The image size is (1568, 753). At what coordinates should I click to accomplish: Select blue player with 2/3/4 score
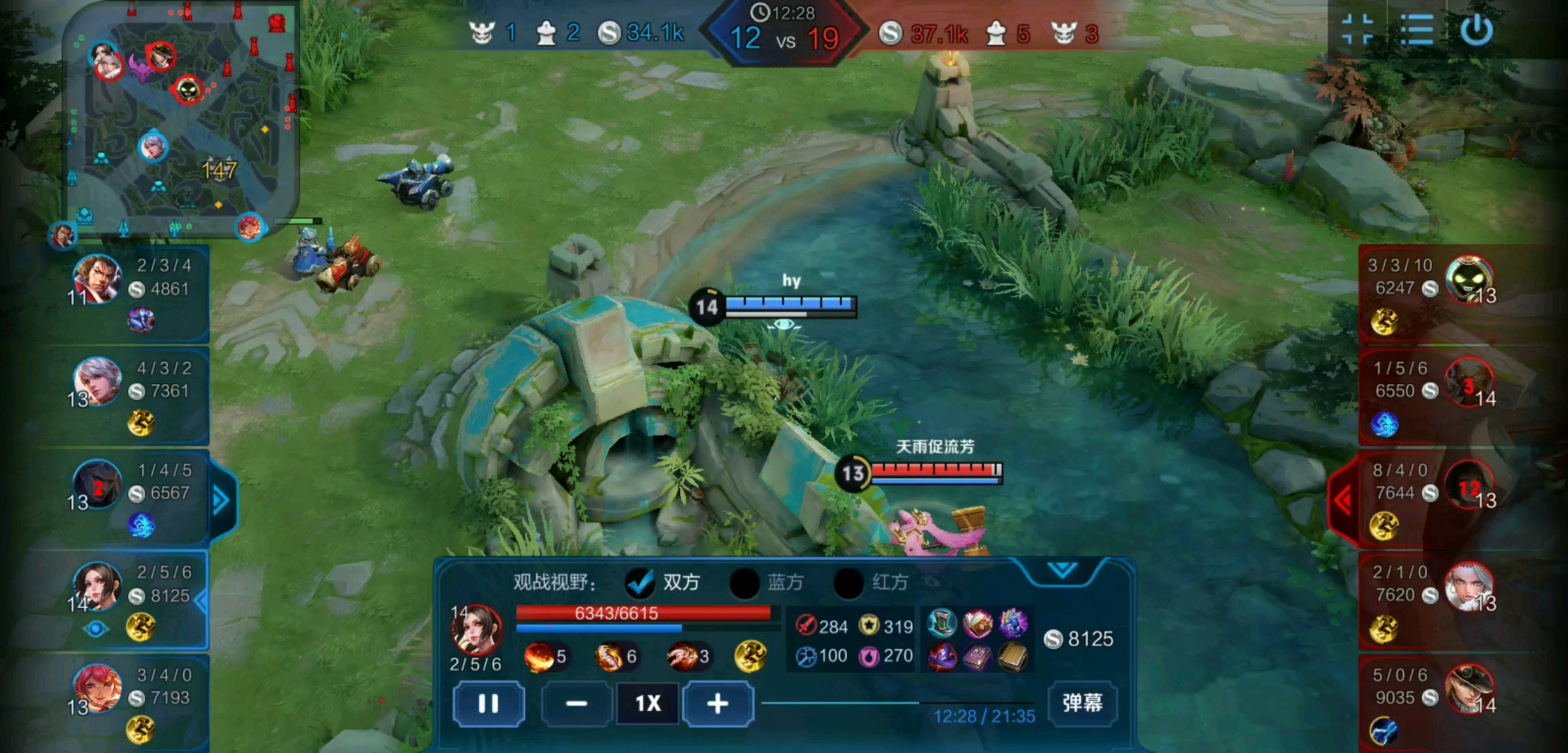(98, 279)
